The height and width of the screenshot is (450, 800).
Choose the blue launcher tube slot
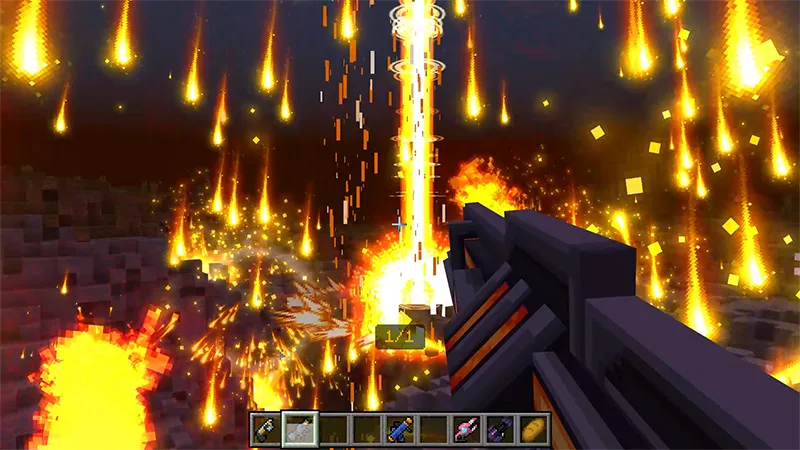[400, 429]
